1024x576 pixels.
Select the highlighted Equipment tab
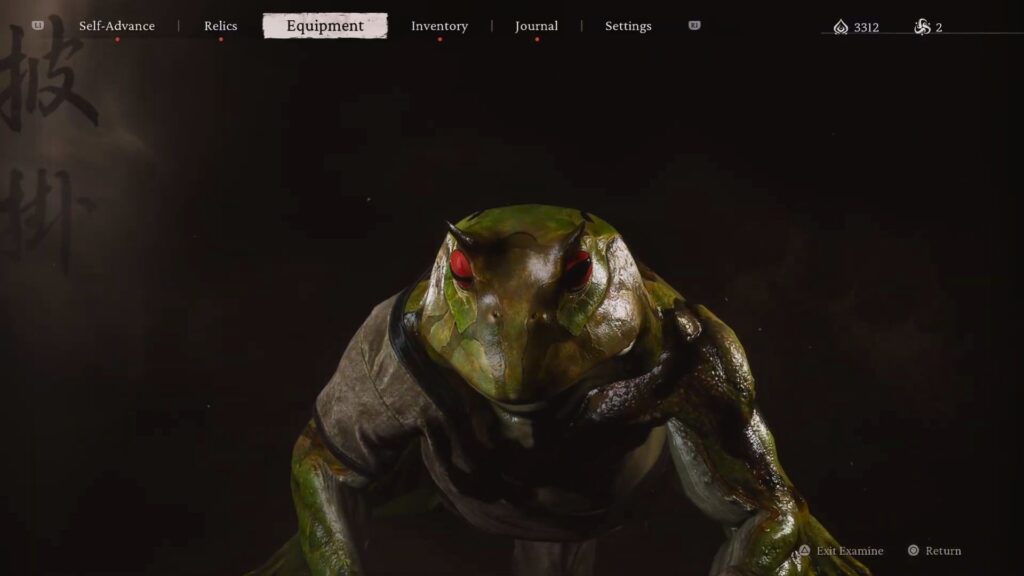point(325,26)
